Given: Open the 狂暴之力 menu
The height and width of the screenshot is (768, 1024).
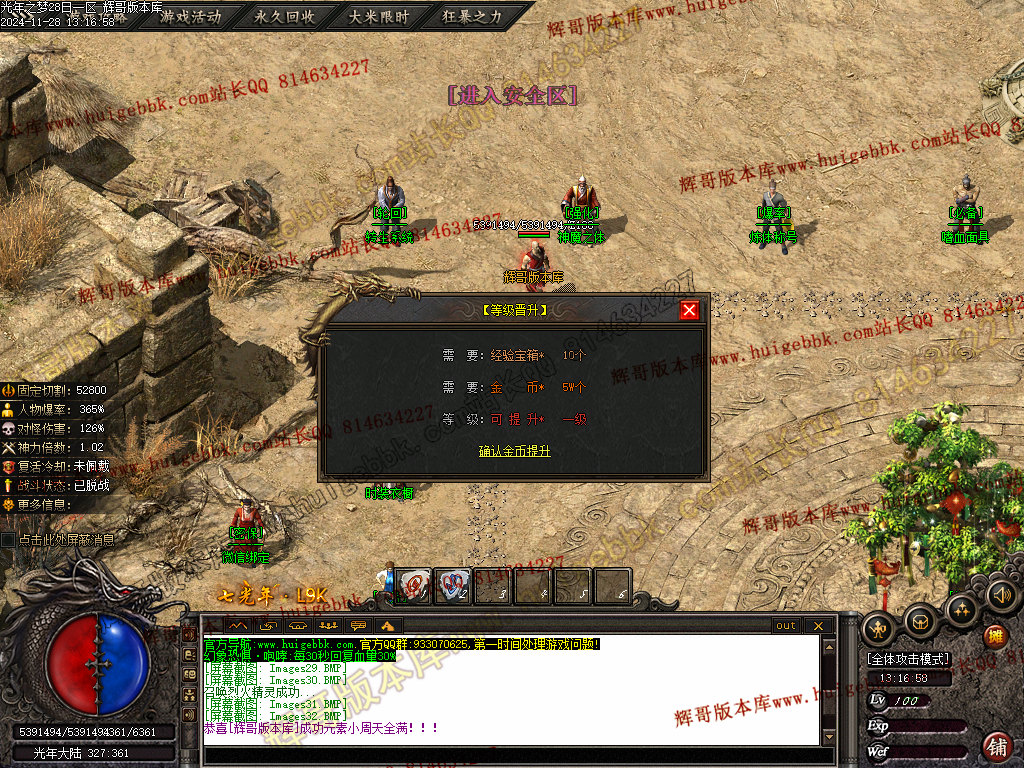Looking at the screenshot, I should (x=472, y=17).
